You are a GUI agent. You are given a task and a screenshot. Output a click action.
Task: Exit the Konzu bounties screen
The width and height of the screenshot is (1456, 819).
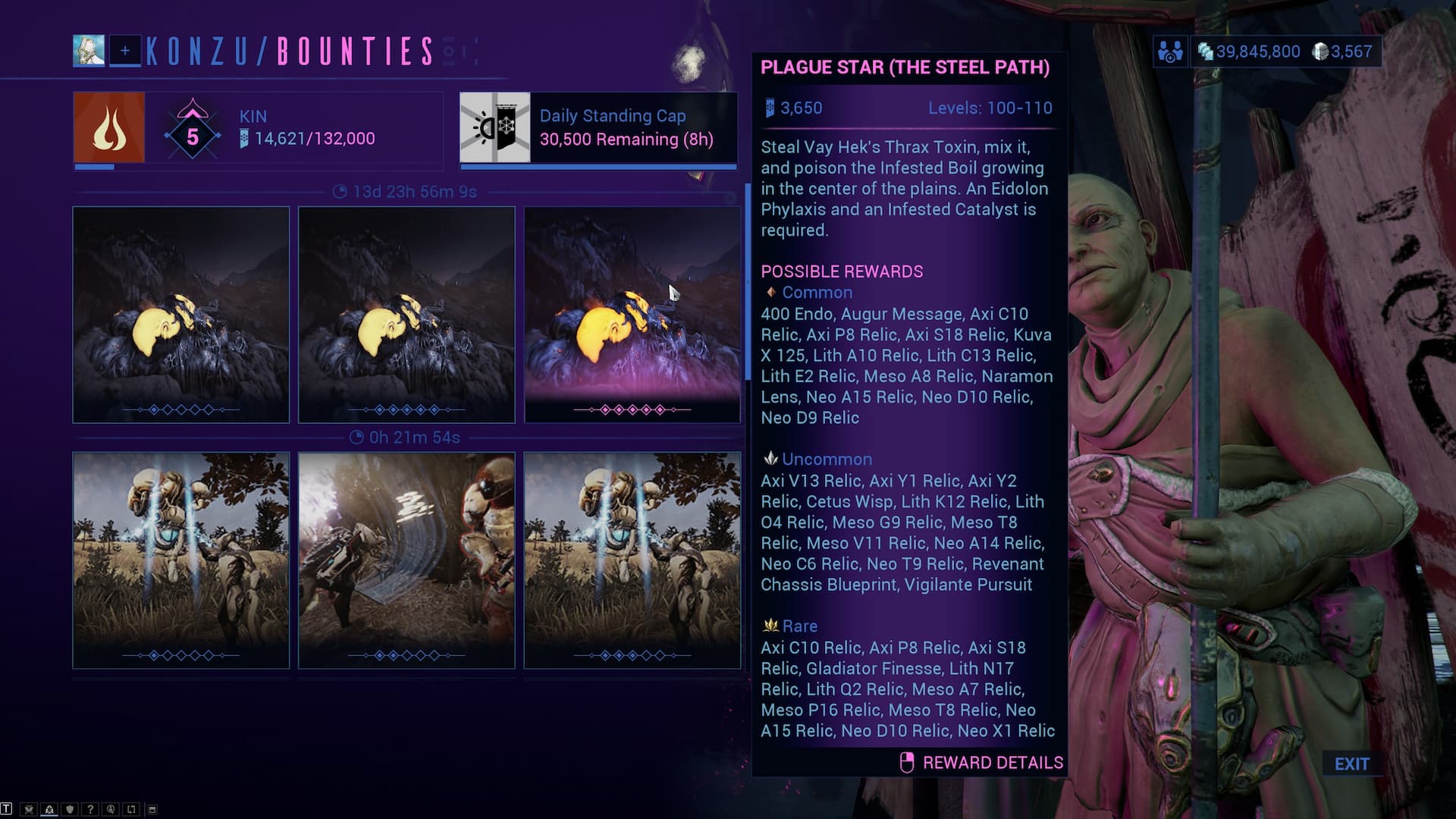(x=1351, y=764)
